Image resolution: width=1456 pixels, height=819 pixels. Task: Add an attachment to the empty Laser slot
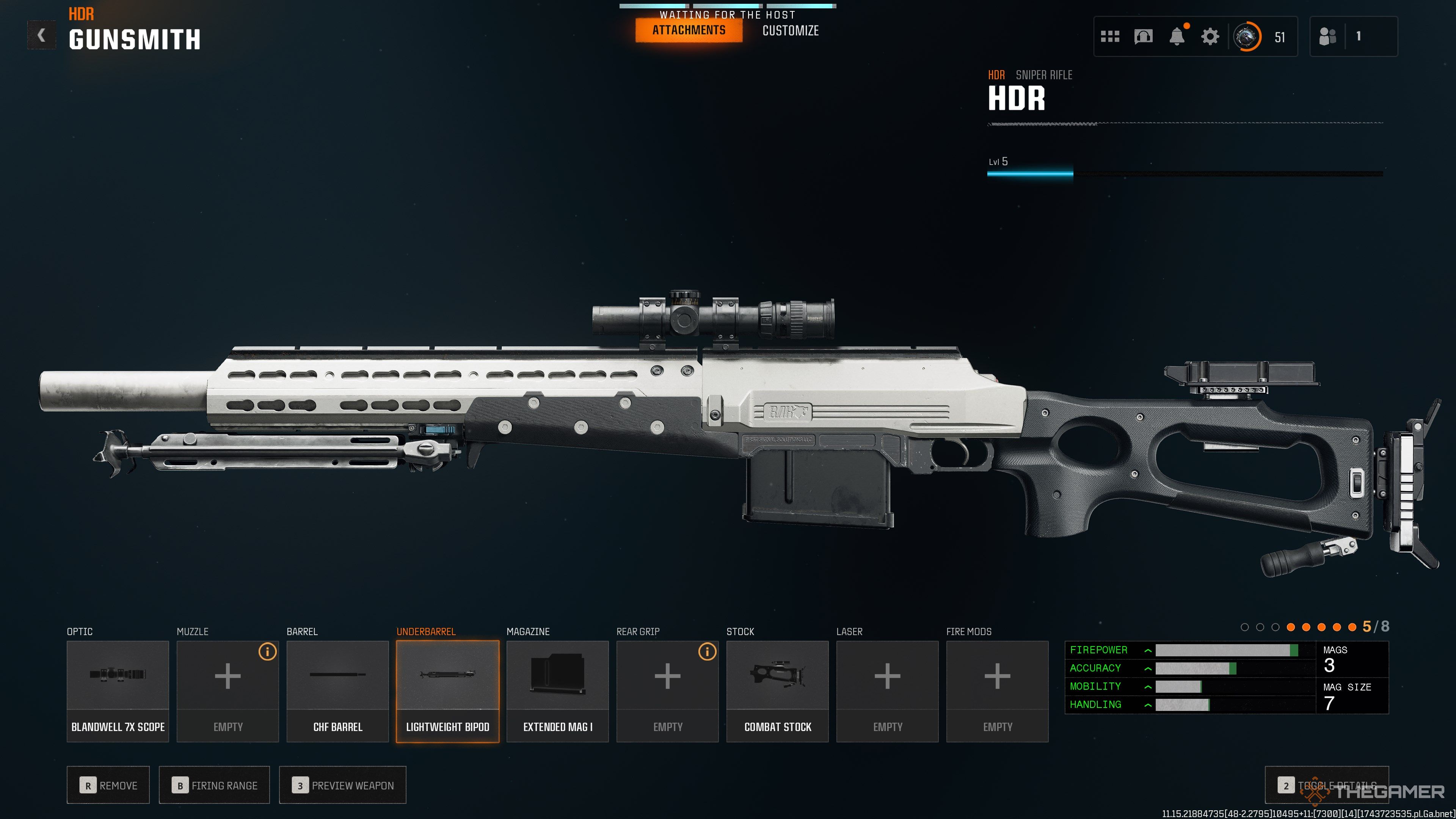coord(887,691)
